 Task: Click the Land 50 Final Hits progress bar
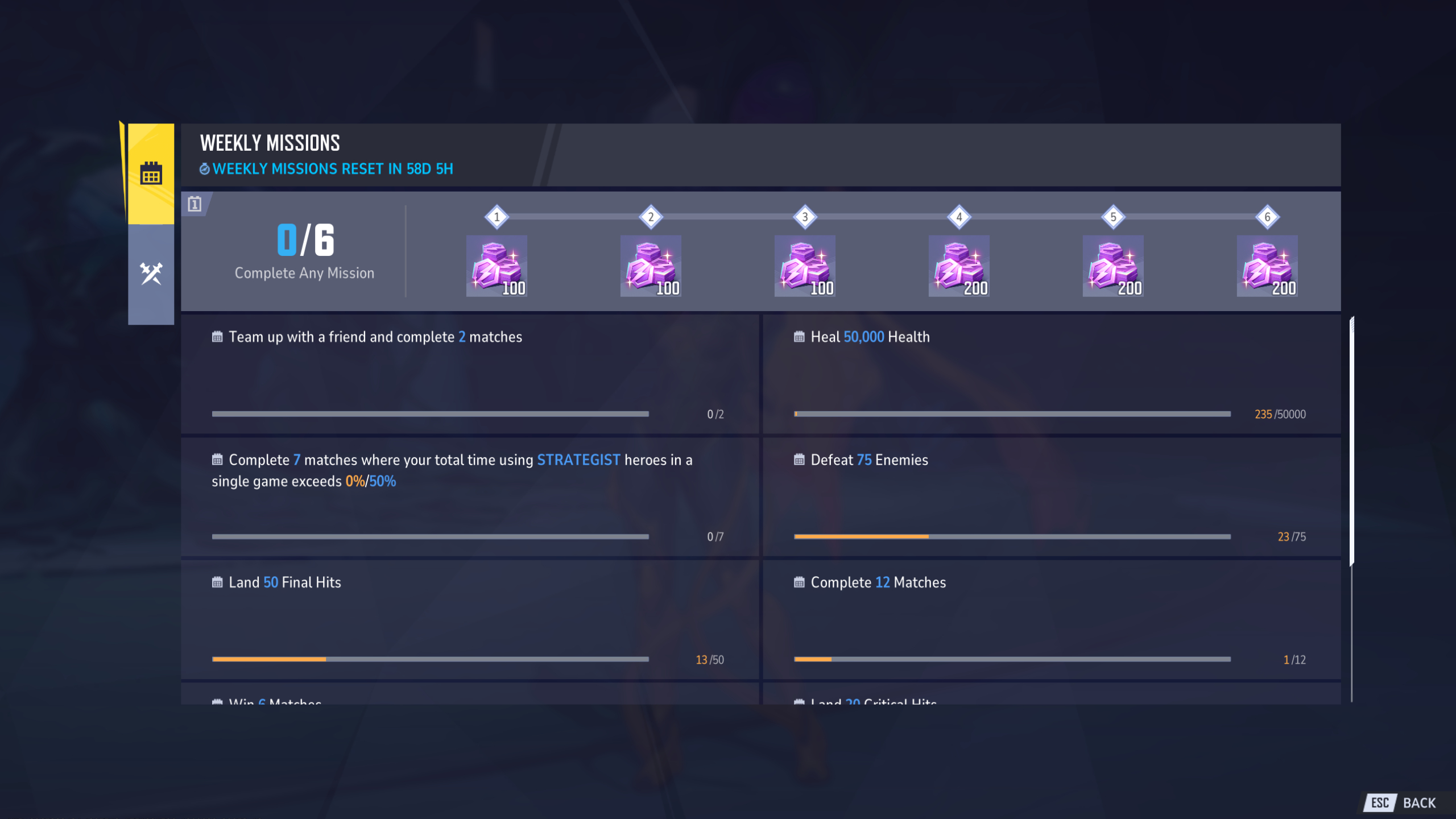point(429,659)
